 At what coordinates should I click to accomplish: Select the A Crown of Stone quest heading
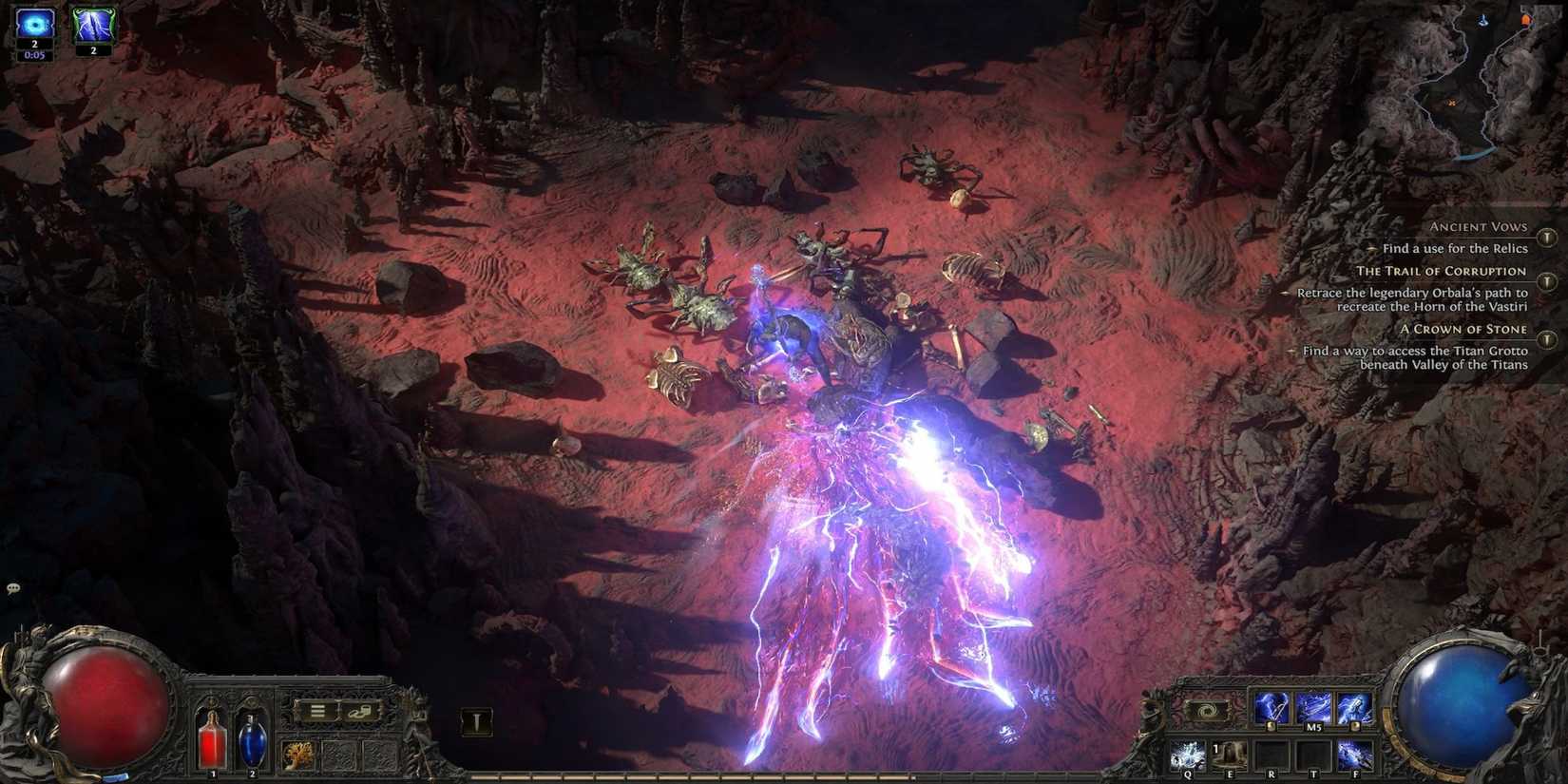(1464, 328)
